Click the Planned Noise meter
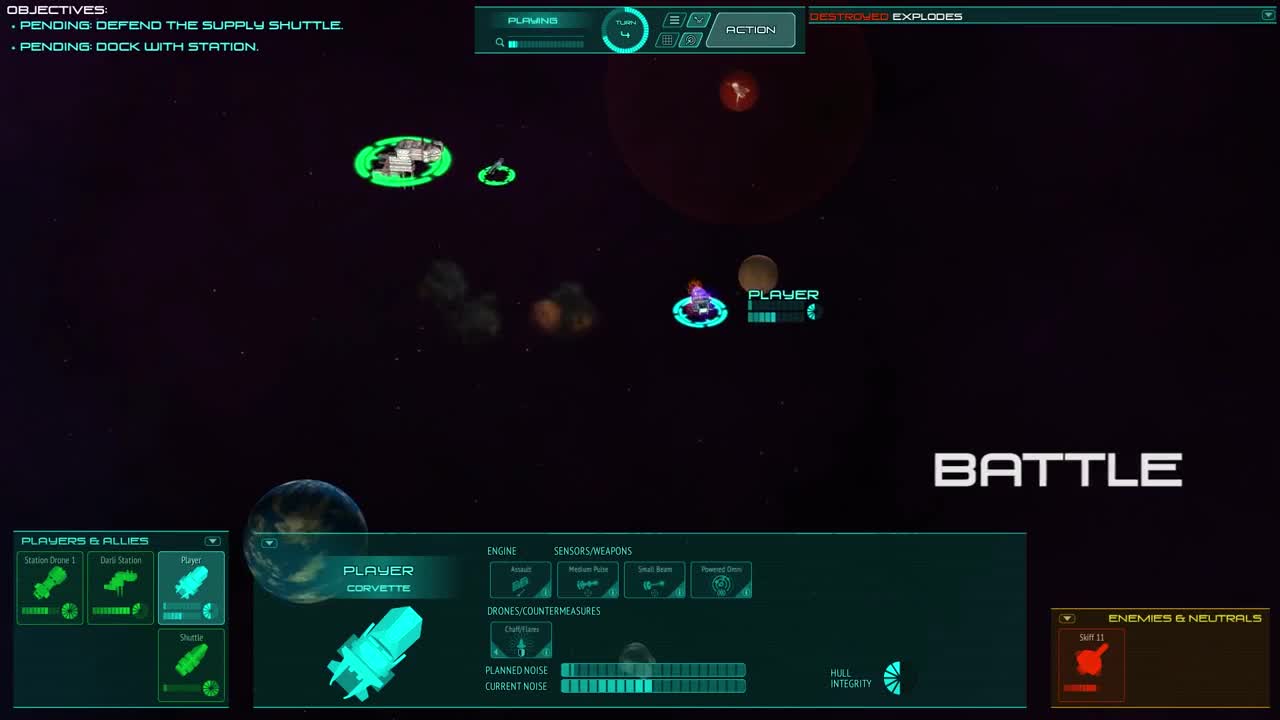This screenshot has width=1280, height=720. (653, 670)
